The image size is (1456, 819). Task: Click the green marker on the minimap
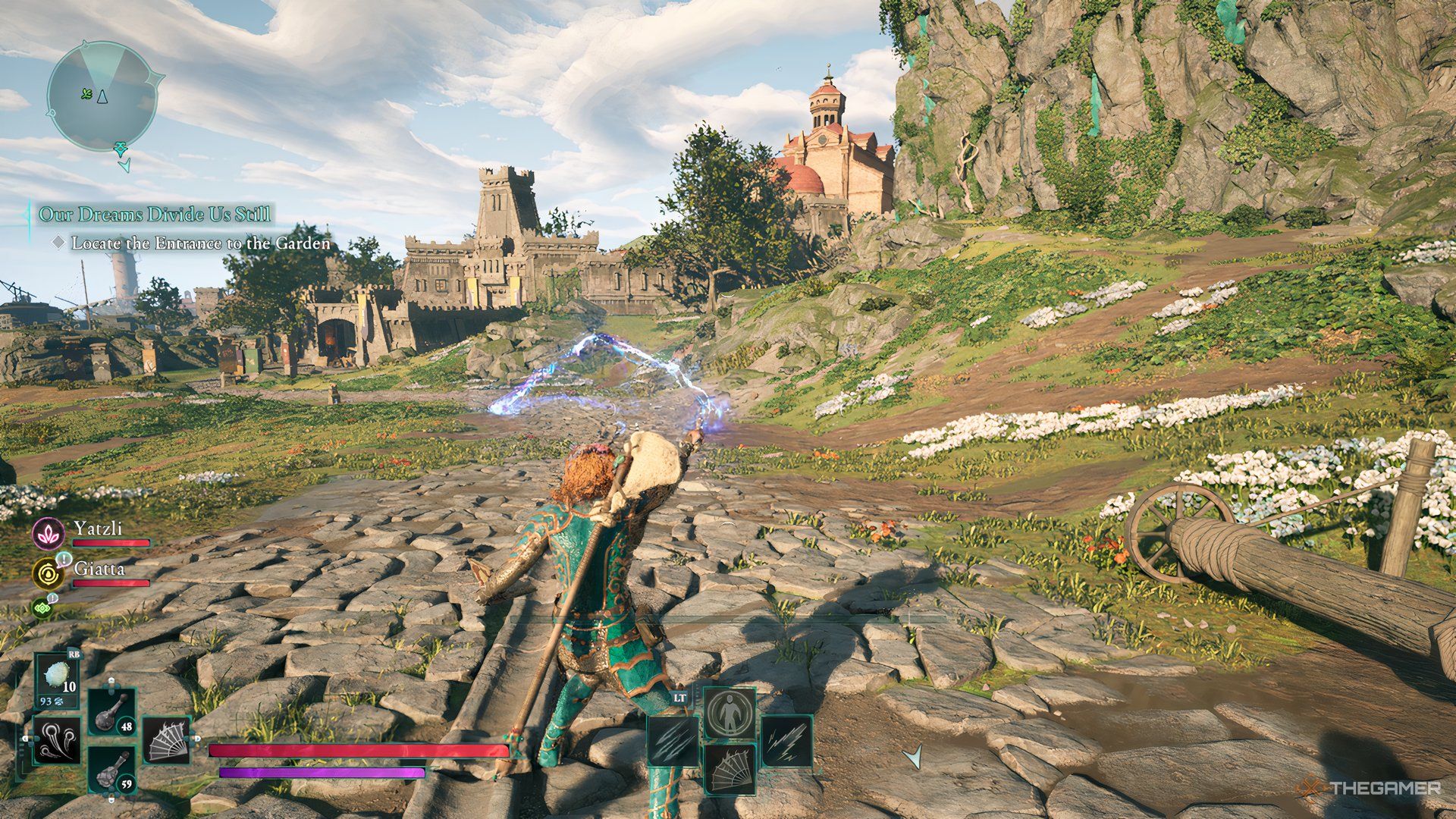(86, 94)
